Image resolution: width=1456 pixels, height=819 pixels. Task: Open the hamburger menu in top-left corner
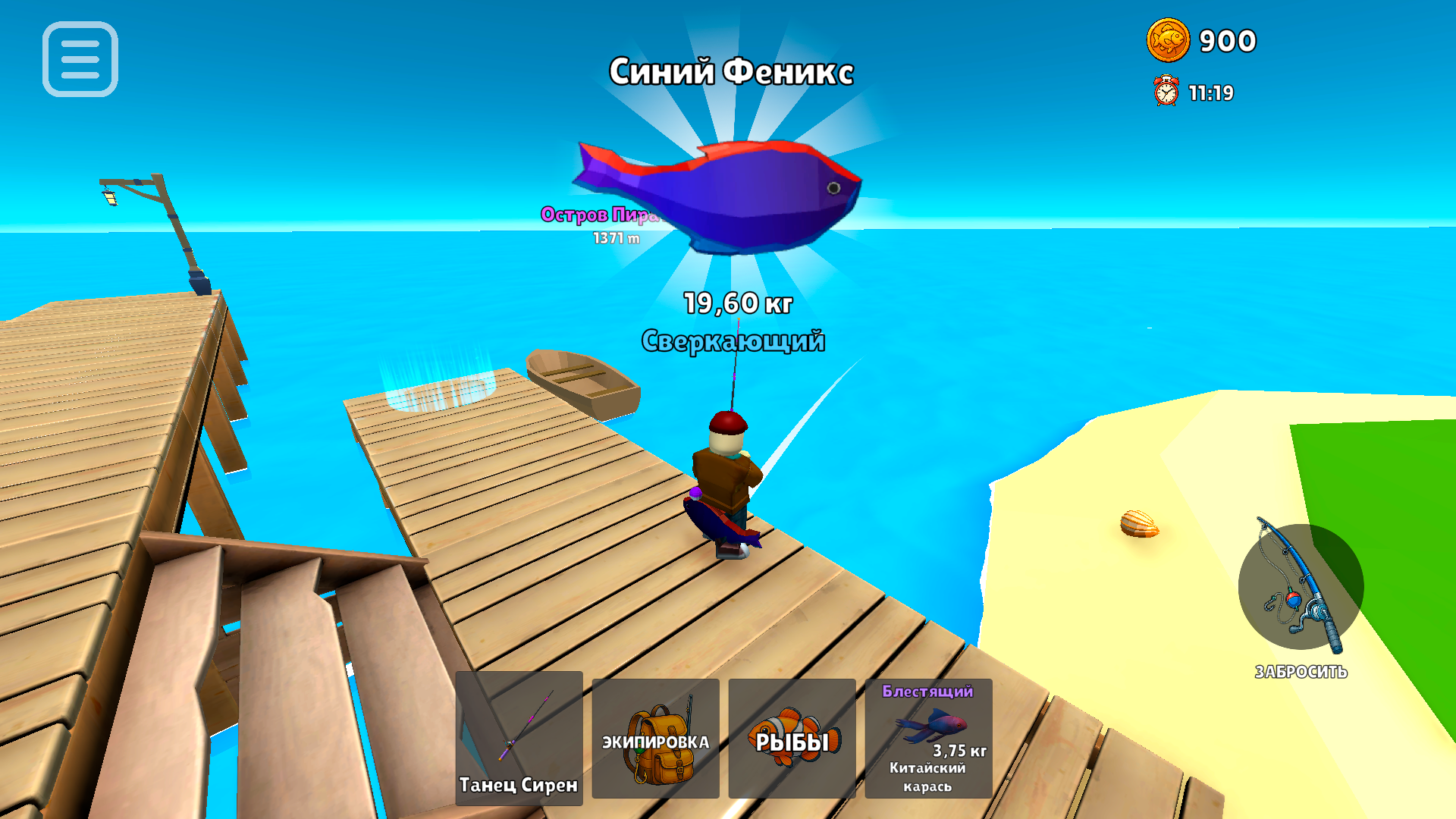(x=81, y=61)
